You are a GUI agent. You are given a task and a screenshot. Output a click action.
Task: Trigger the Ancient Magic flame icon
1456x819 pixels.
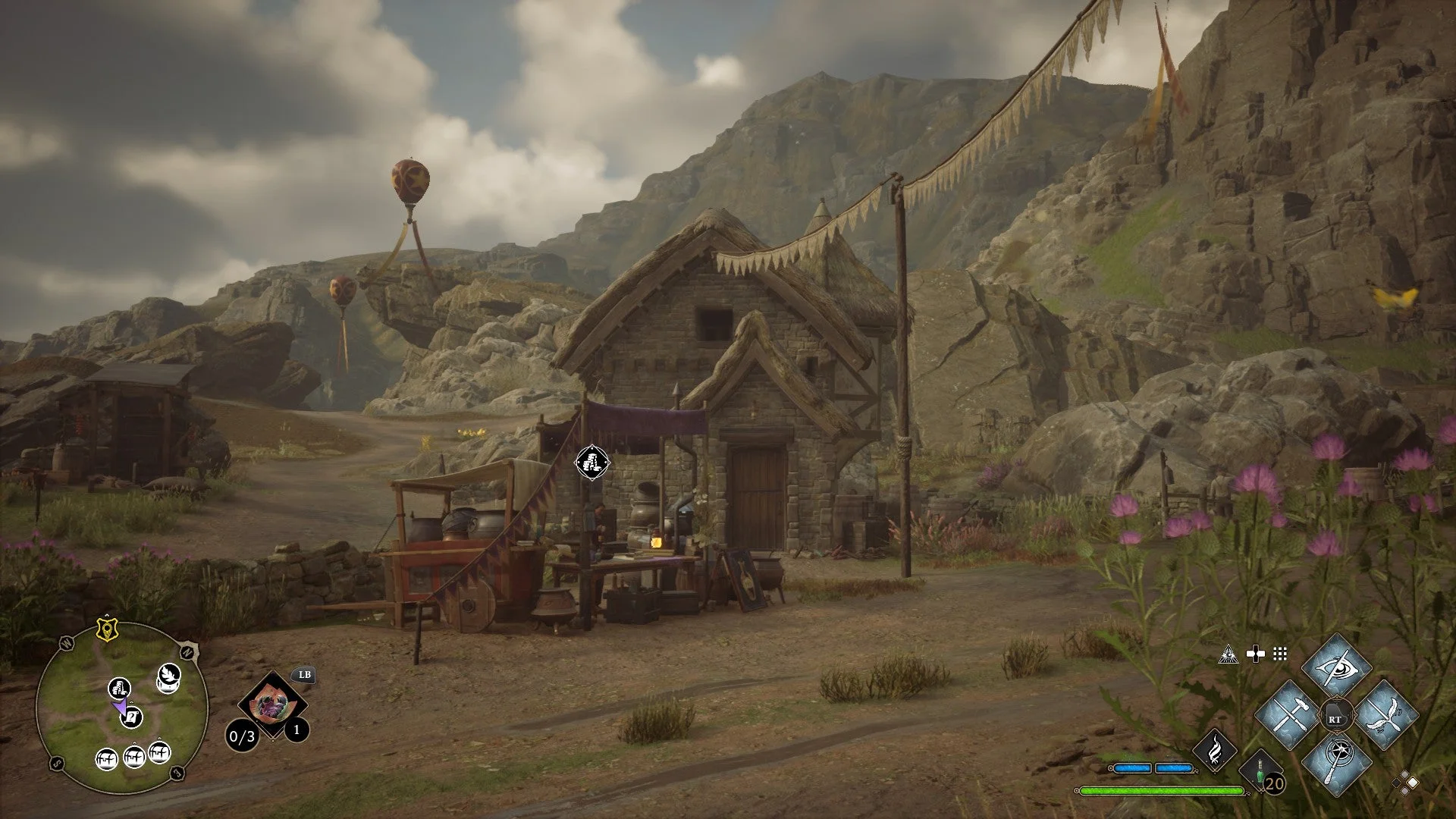tap(1215, 749)
